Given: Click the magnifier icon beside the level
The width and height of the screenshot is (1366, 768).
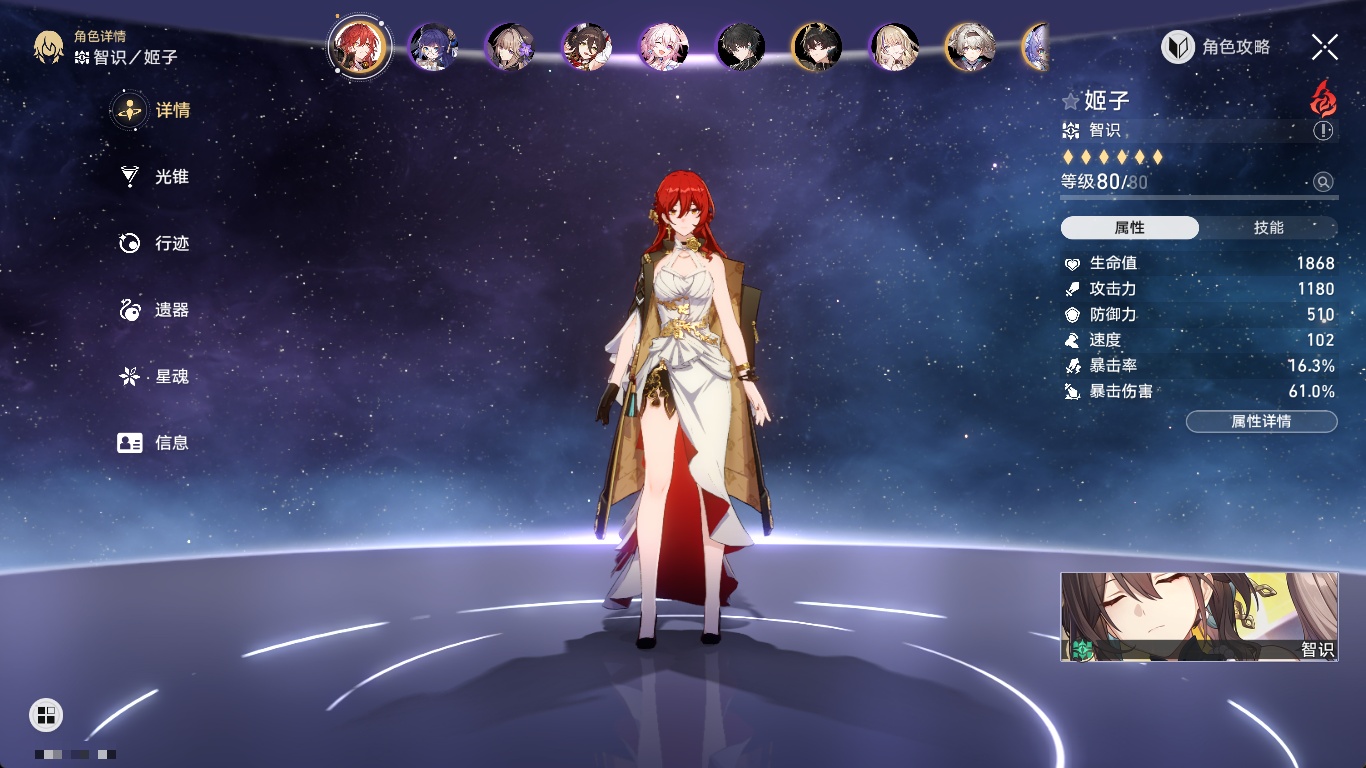Looking at the screenshot, I should click(1323, 182).
